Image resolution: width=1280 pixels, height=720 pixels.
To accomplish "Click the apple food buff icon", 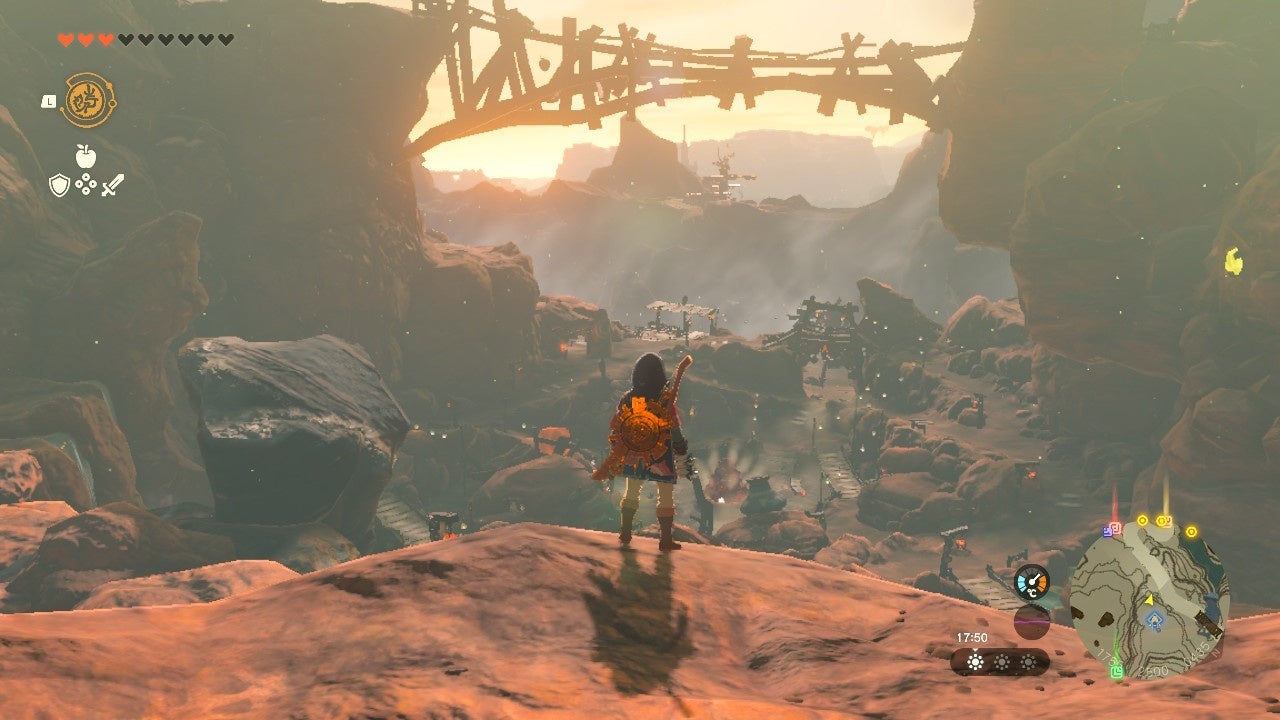I will click(85, 155).
